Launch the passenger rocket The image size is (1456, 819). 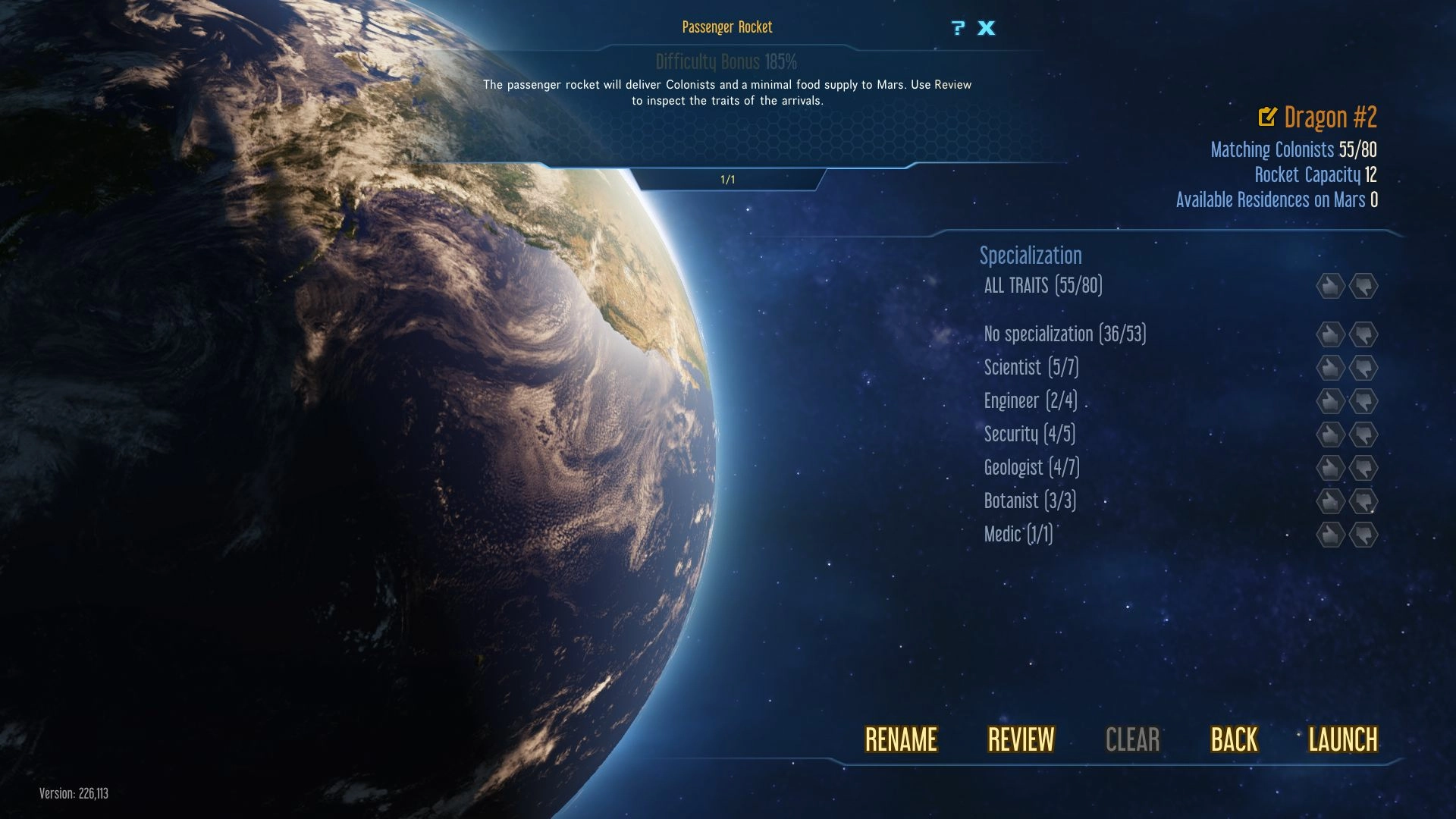tap(1342, 739)
